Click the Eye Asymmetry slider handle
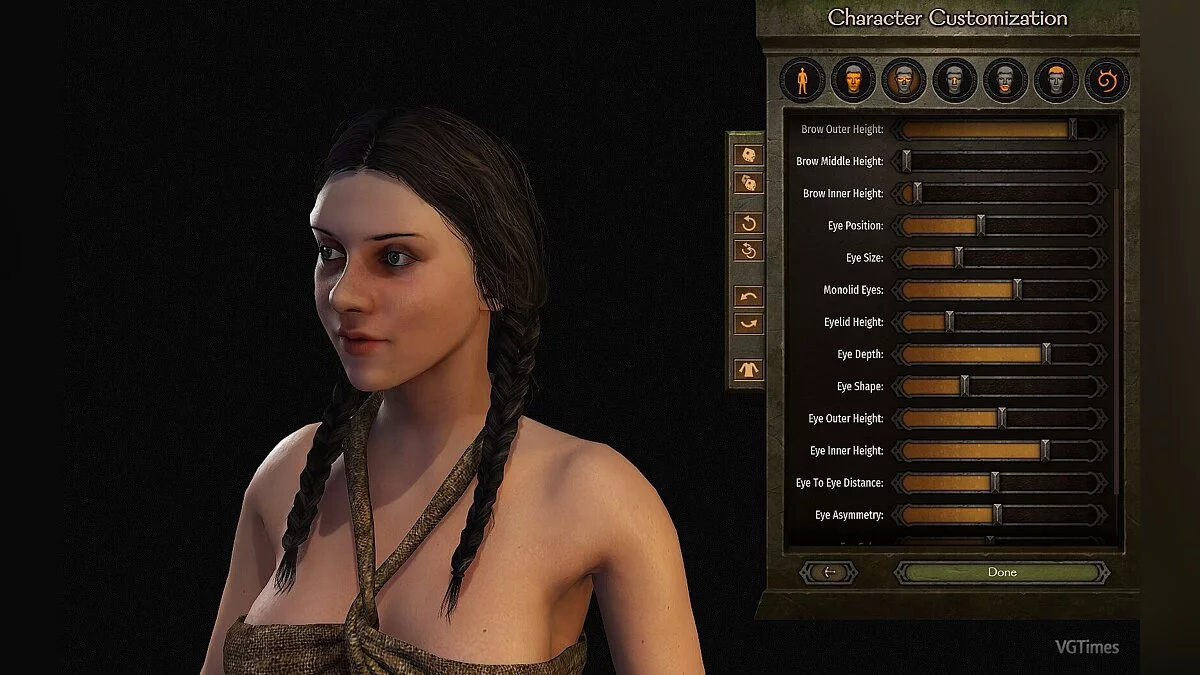The height and width of the screenshot is (675, 1200). point(997,515)
